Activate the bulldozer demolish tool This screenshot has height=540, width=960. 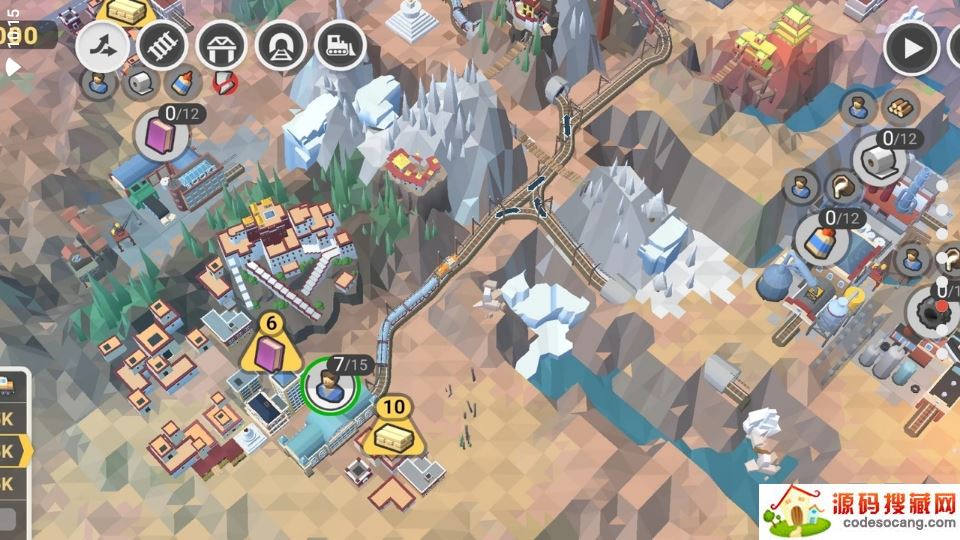click(x=338, y=45)
